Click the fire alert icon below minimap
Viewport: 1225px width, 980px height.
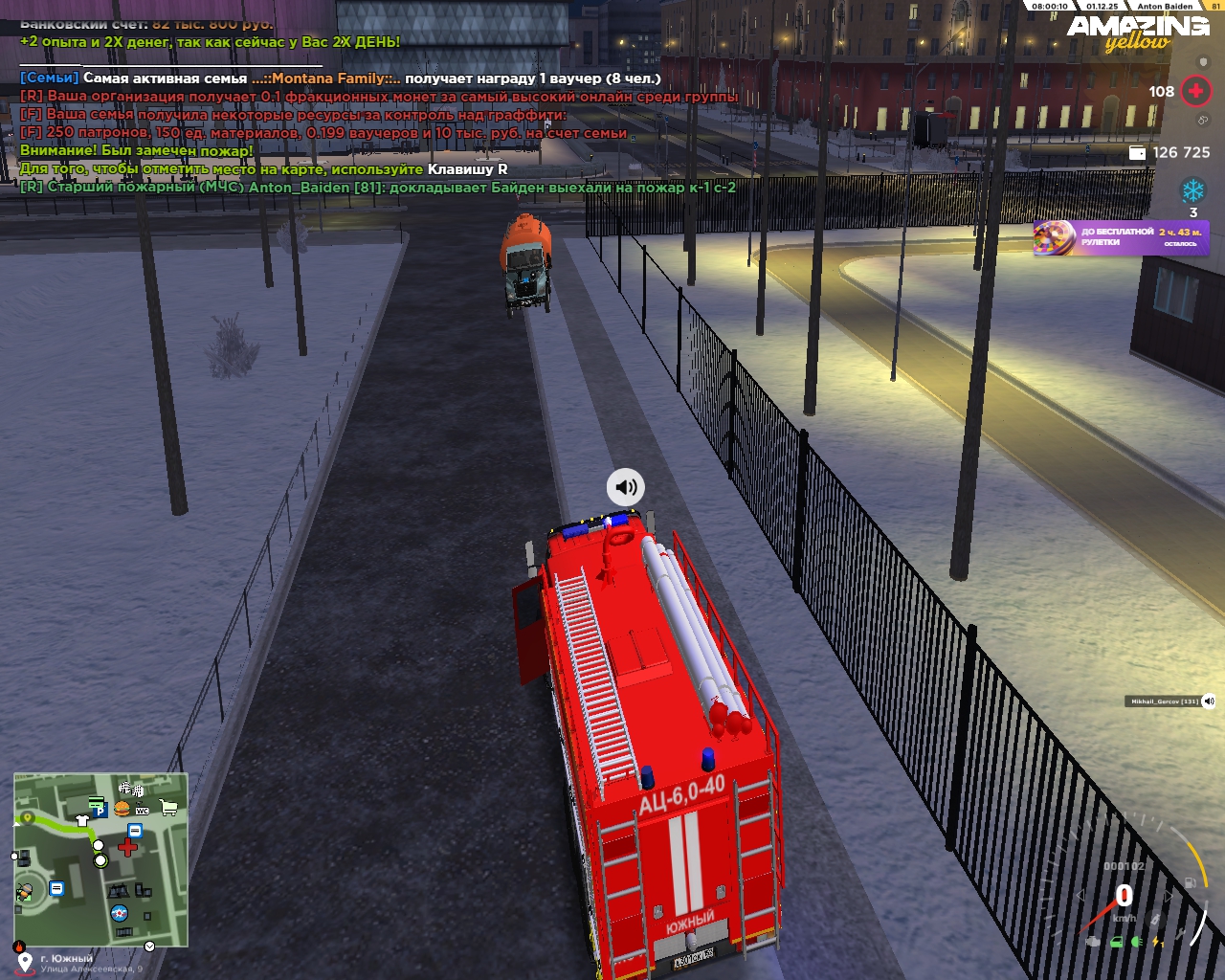click(x=19, y=947)
